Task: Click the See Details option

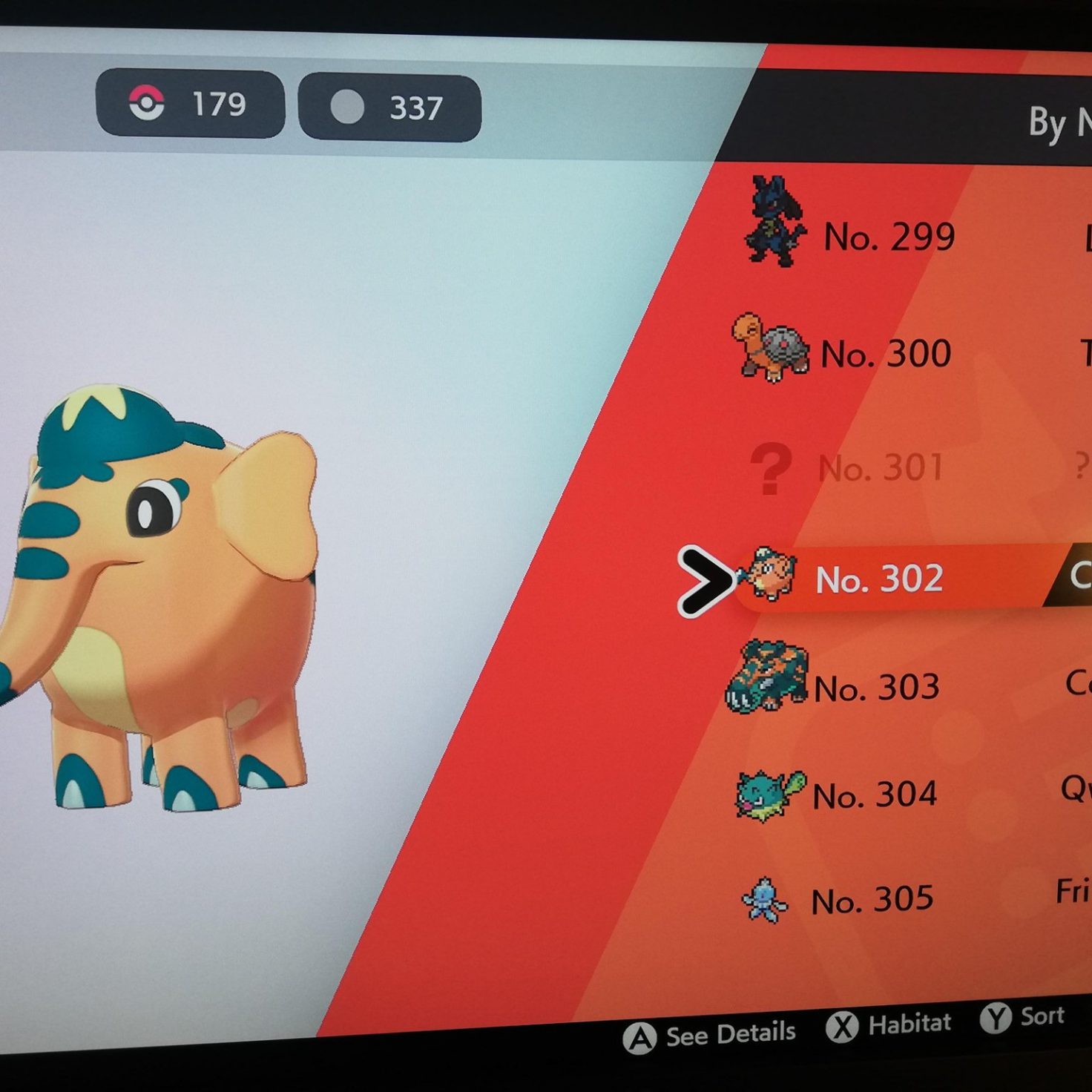Action: coord(711,1036)
